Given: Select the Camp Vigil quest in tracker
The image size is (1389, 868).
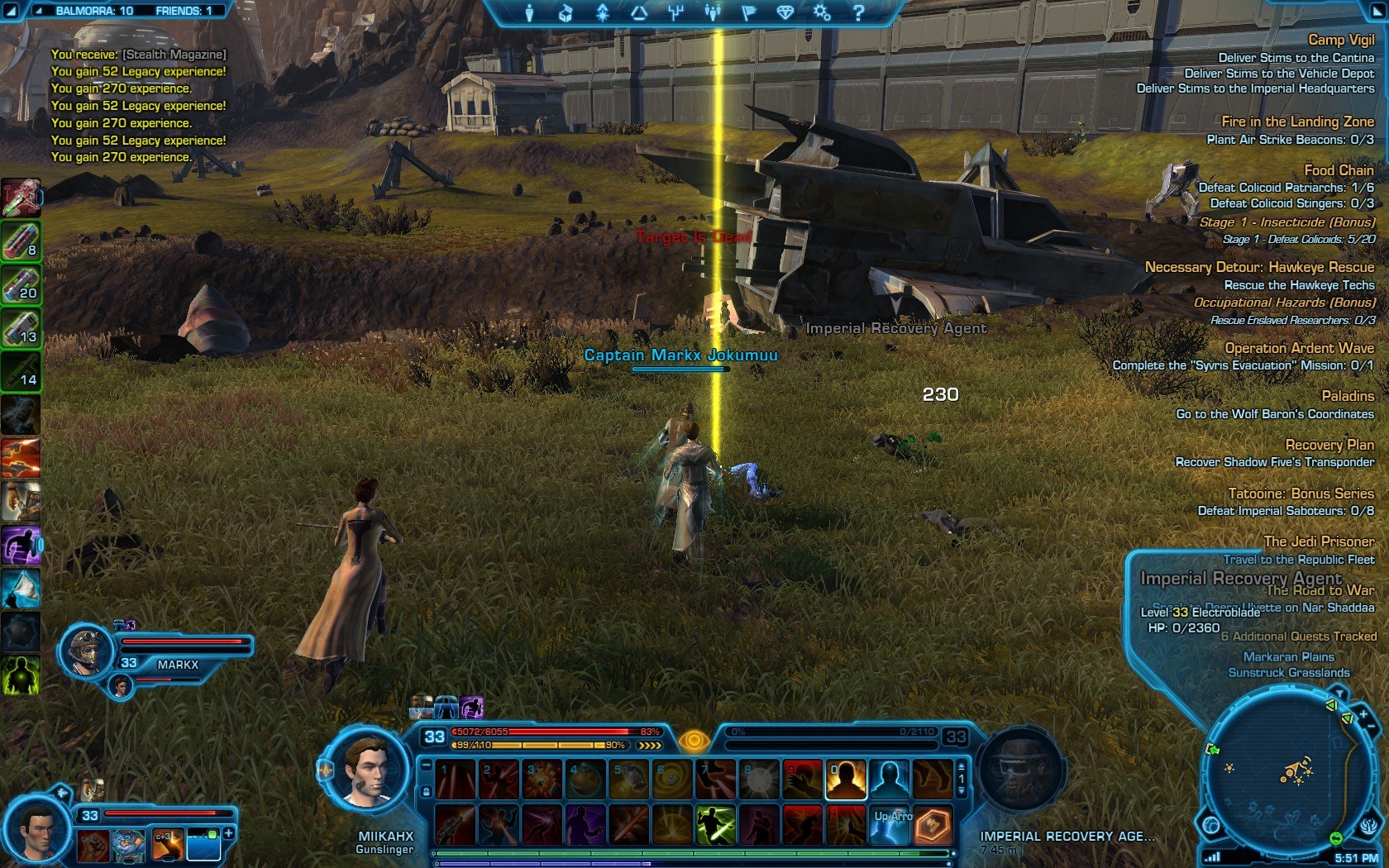Looking at the screenshot, I should coord(1340,40).
